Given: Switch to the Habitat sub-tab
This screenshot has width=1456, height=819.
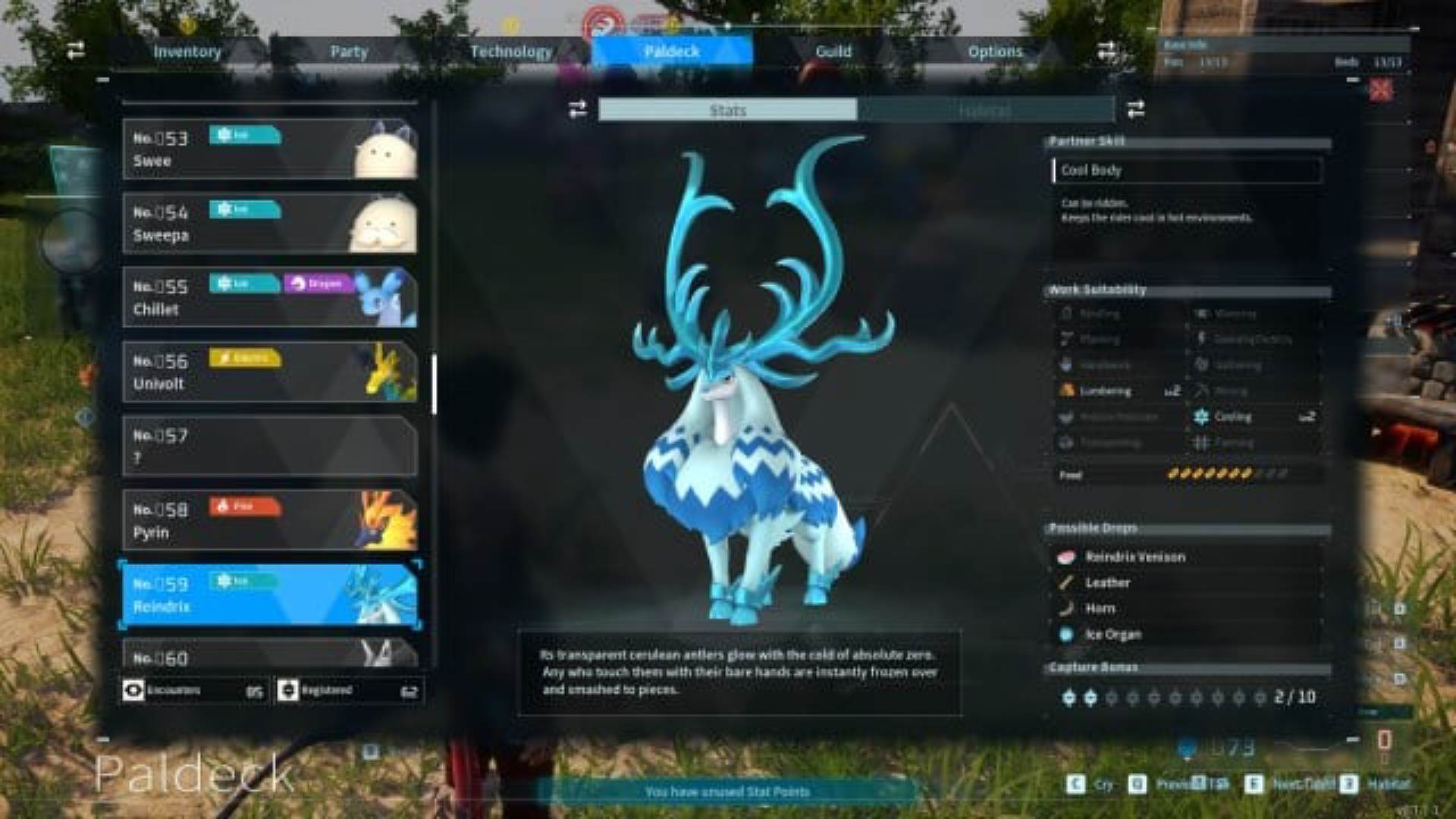Looking at the screenshot, I should pos(984,110).
